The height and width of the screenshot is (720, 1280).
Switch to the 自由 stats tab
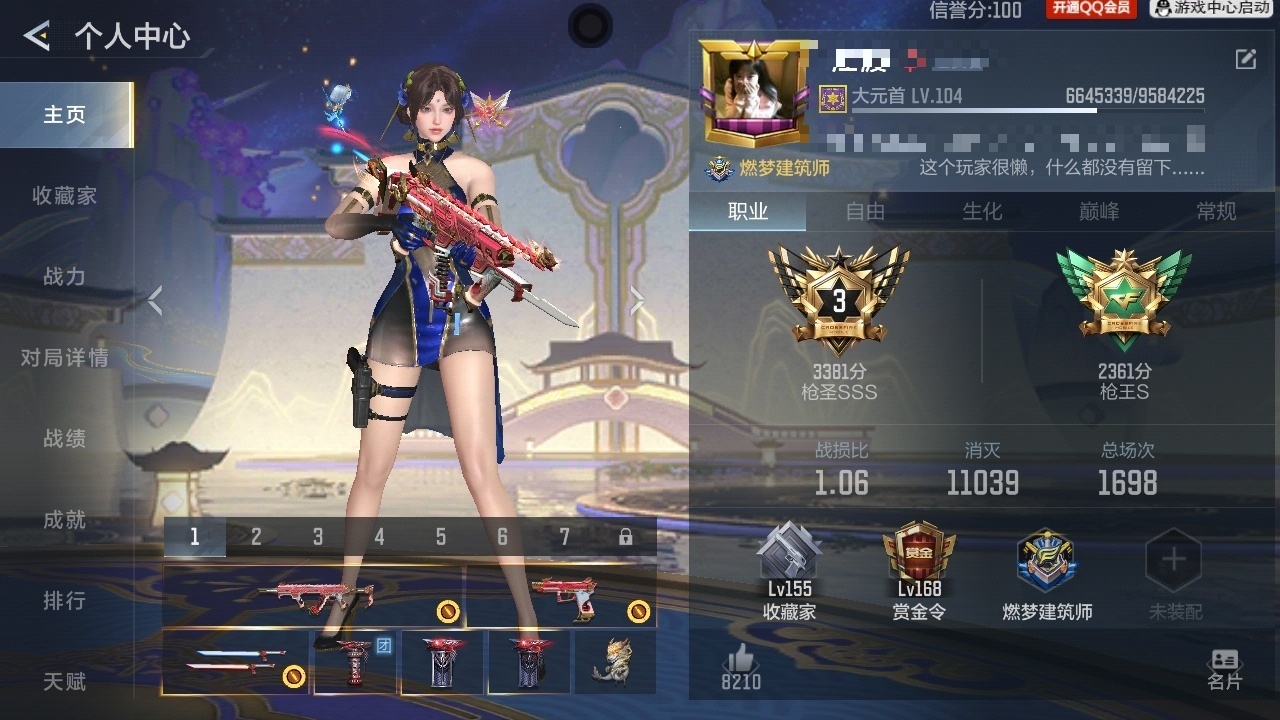pyautogui.click(x=865, y=211)
